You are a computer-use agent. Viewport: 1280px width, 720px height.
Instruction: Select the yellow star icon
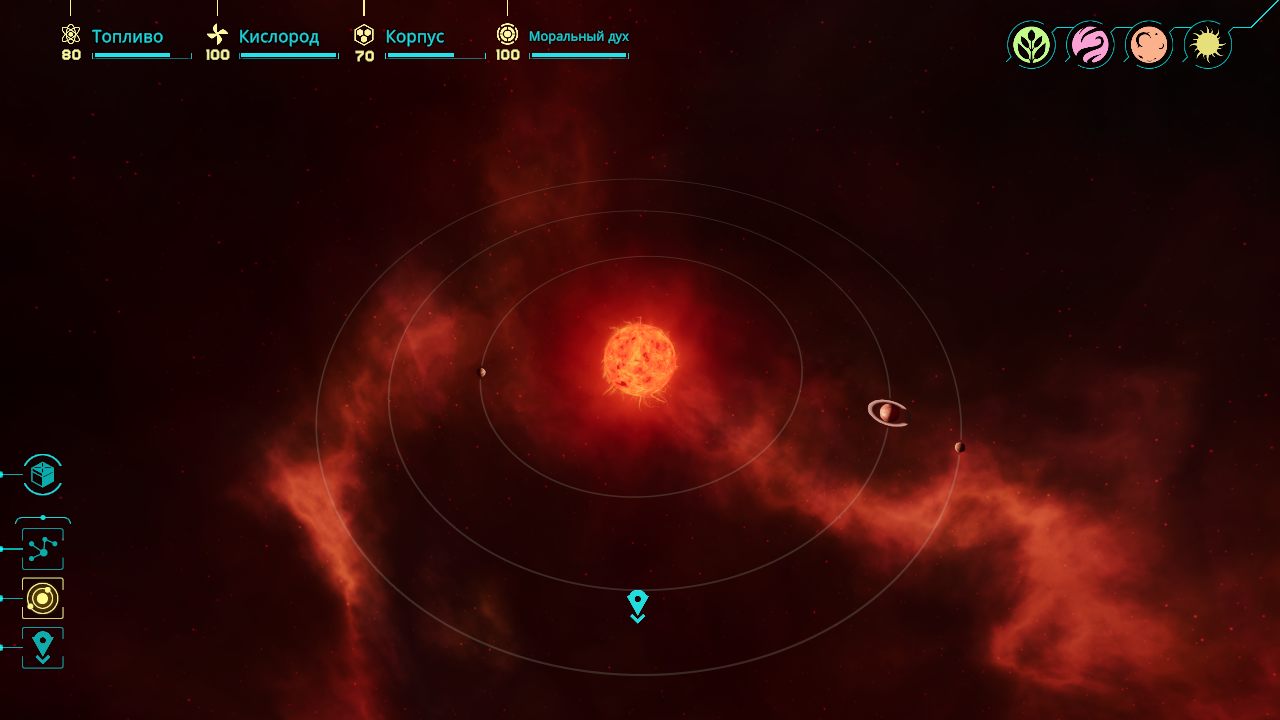click(1208, 45)
